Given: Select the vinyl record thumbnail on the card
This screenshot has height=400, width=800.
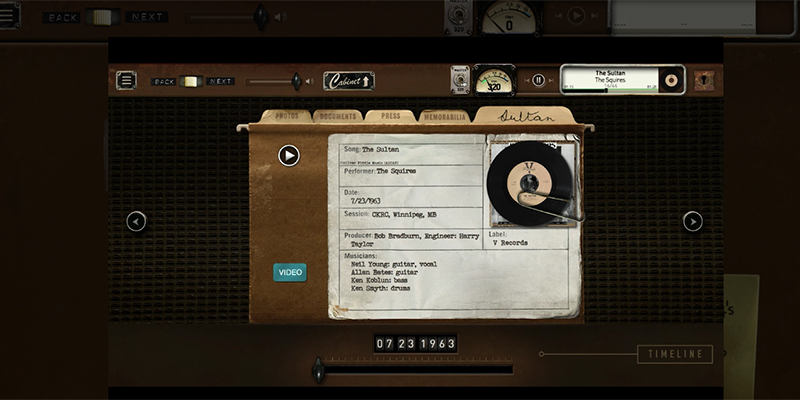Looking at the screenshot, I should coord(532,181).
